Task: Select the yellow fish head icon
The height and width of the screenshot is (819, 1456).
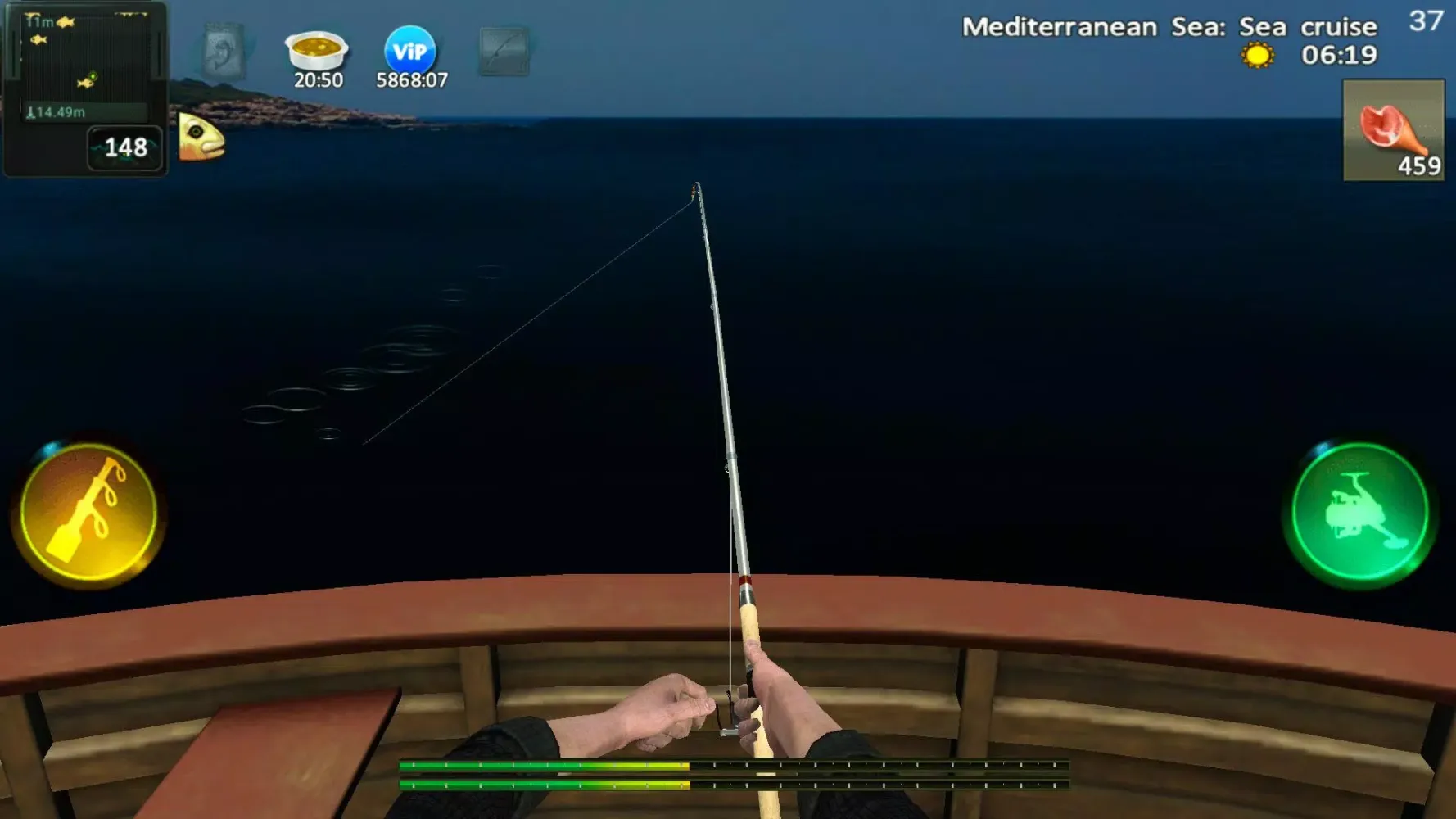Action: tap(200, 136)
